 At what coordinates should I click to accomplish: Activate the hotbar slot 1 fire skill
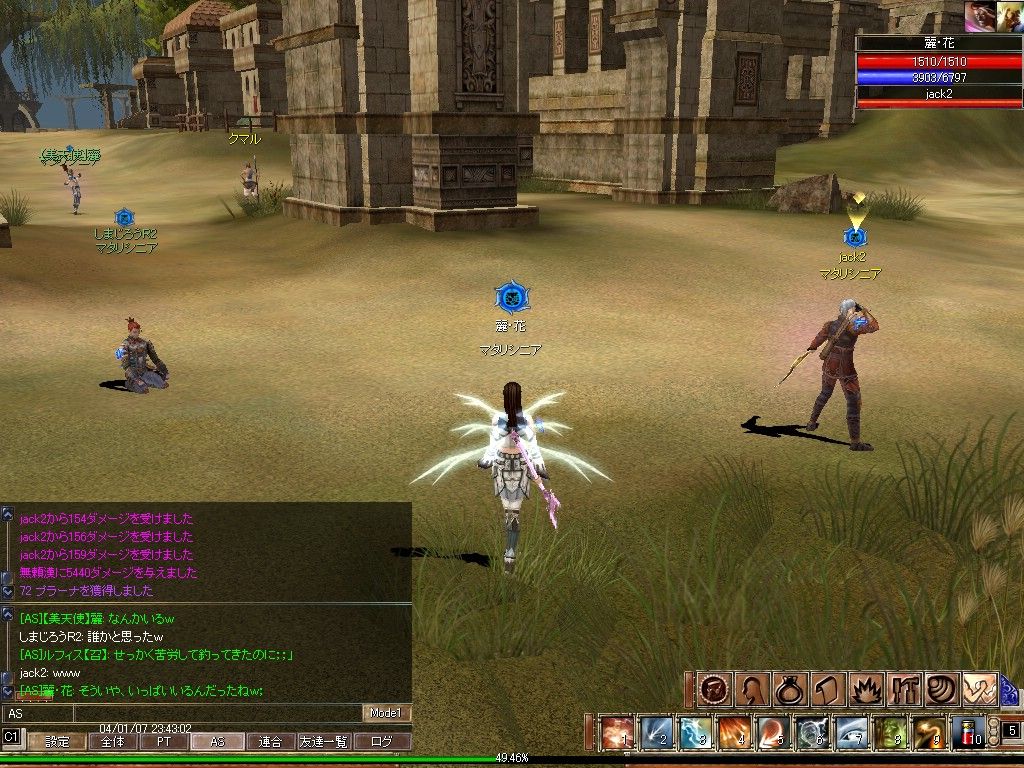(x=617, y=733)
